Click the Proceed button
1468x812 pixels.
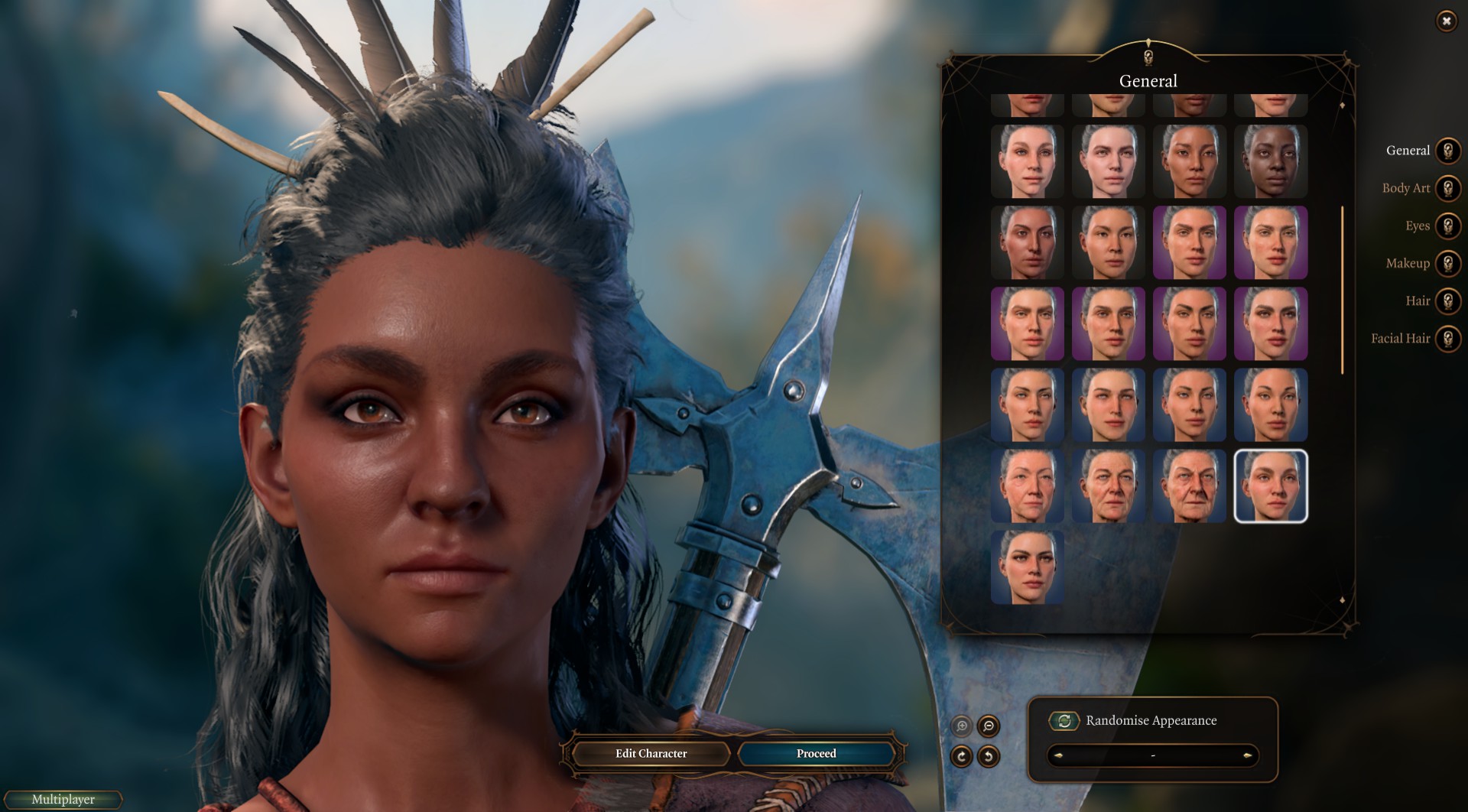(816, 754)
